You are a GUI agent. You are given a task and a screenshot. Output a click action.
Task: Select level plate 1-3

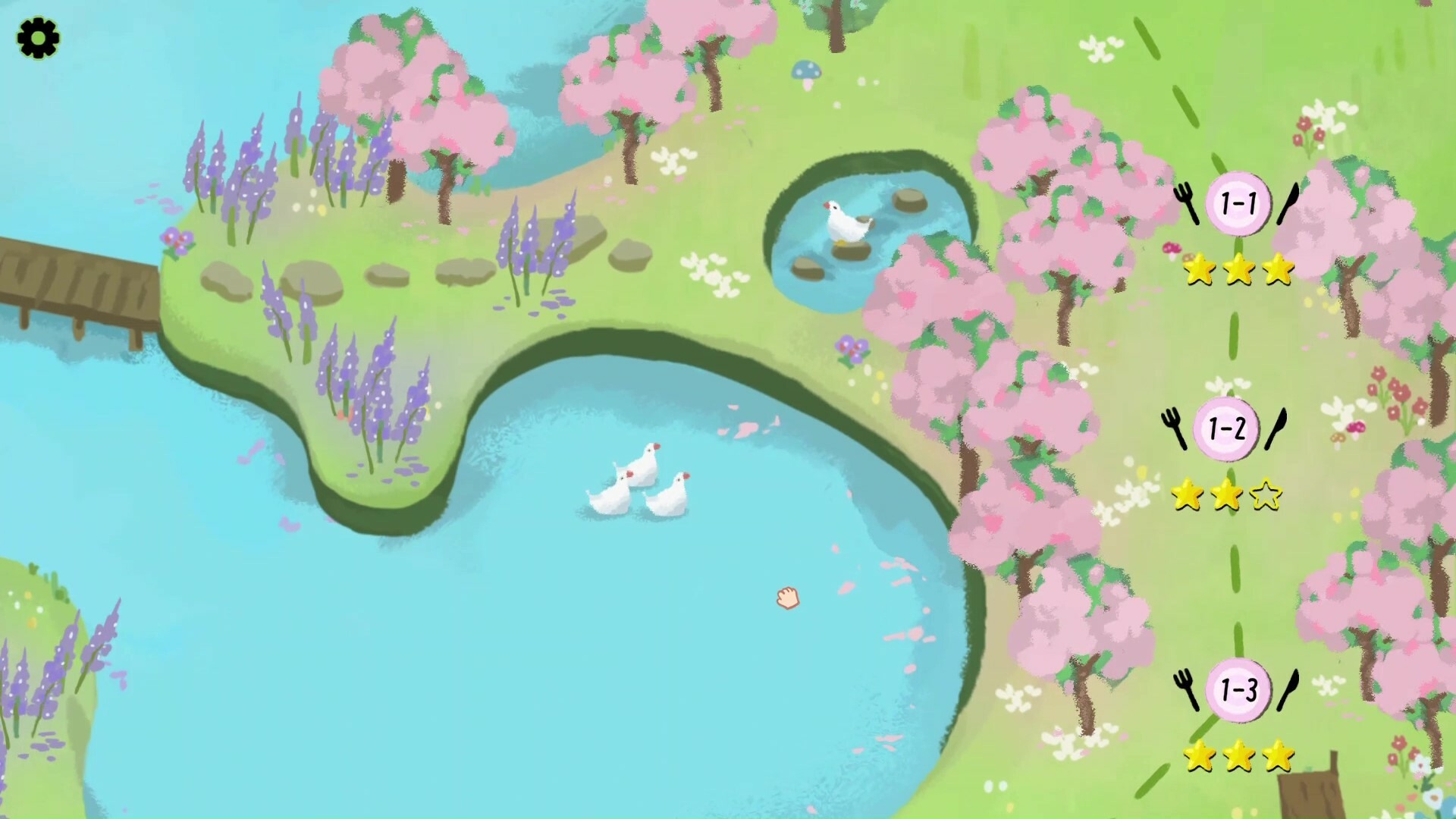click(x=1241, y=688)
